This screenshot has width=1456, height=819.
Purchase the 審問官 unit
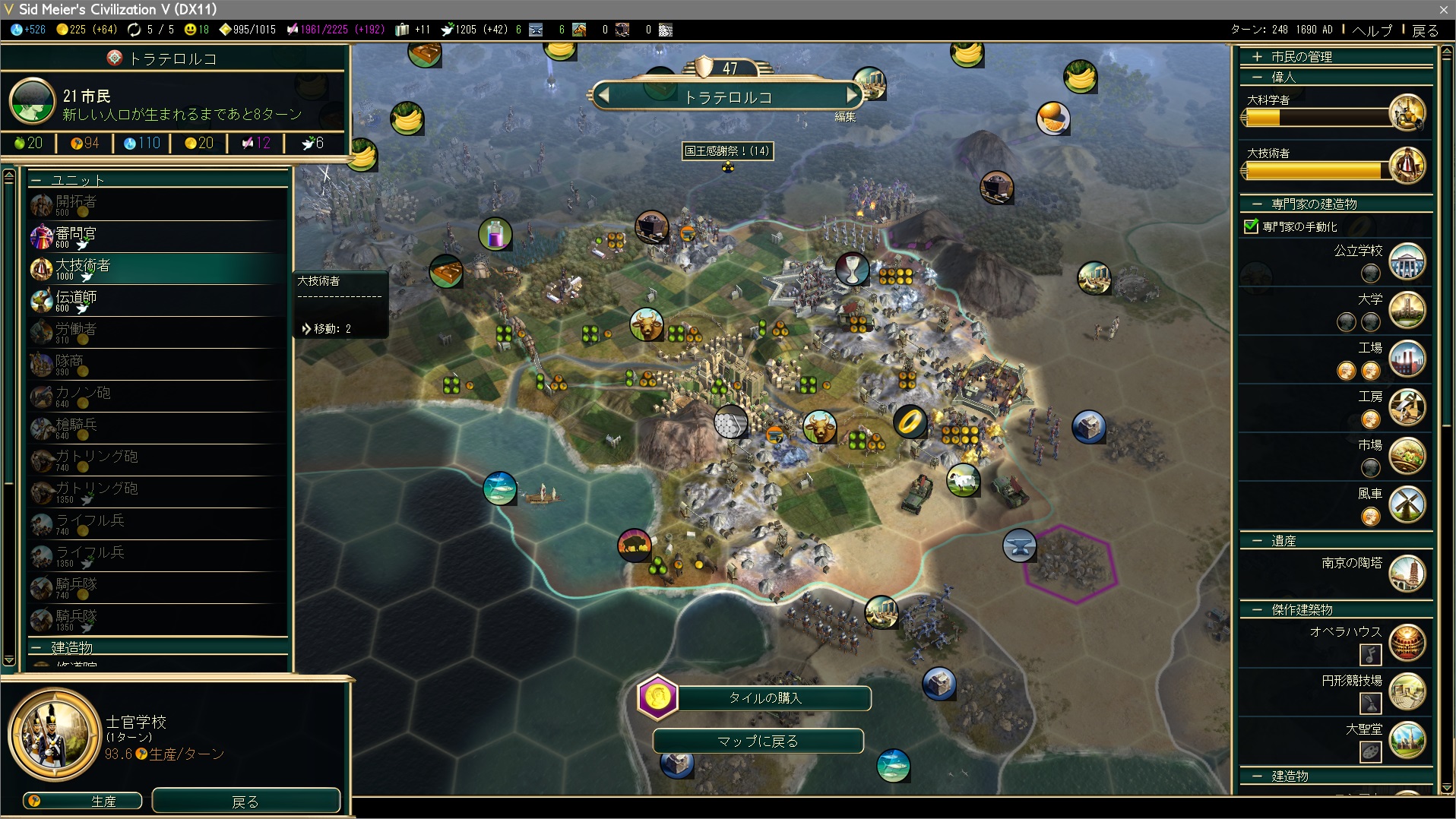pos(158,236)
